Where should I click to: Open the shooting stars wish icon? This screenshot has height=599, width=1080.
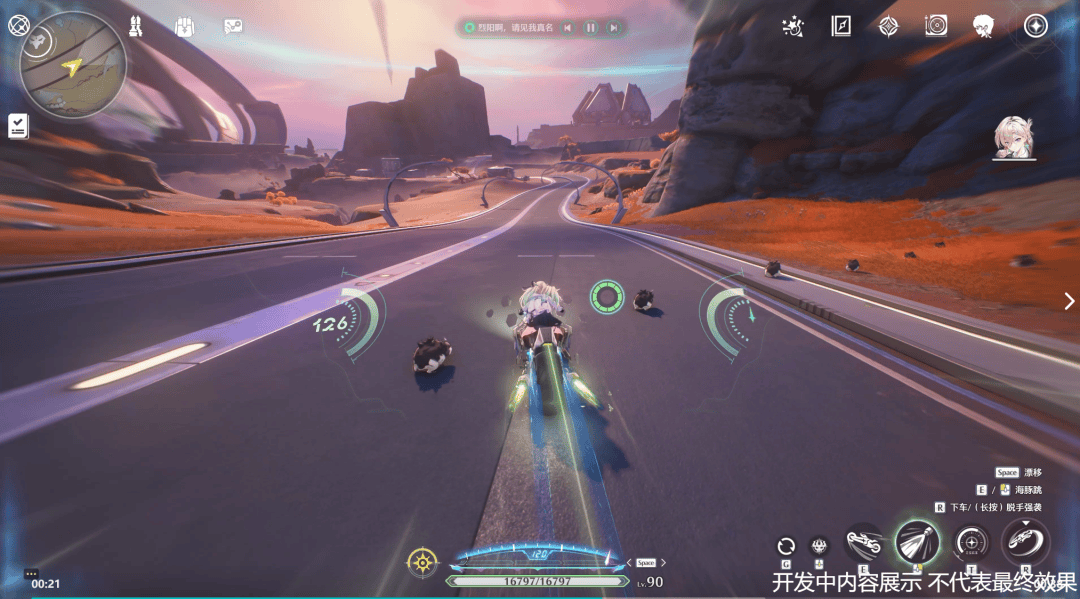[793, 26]
